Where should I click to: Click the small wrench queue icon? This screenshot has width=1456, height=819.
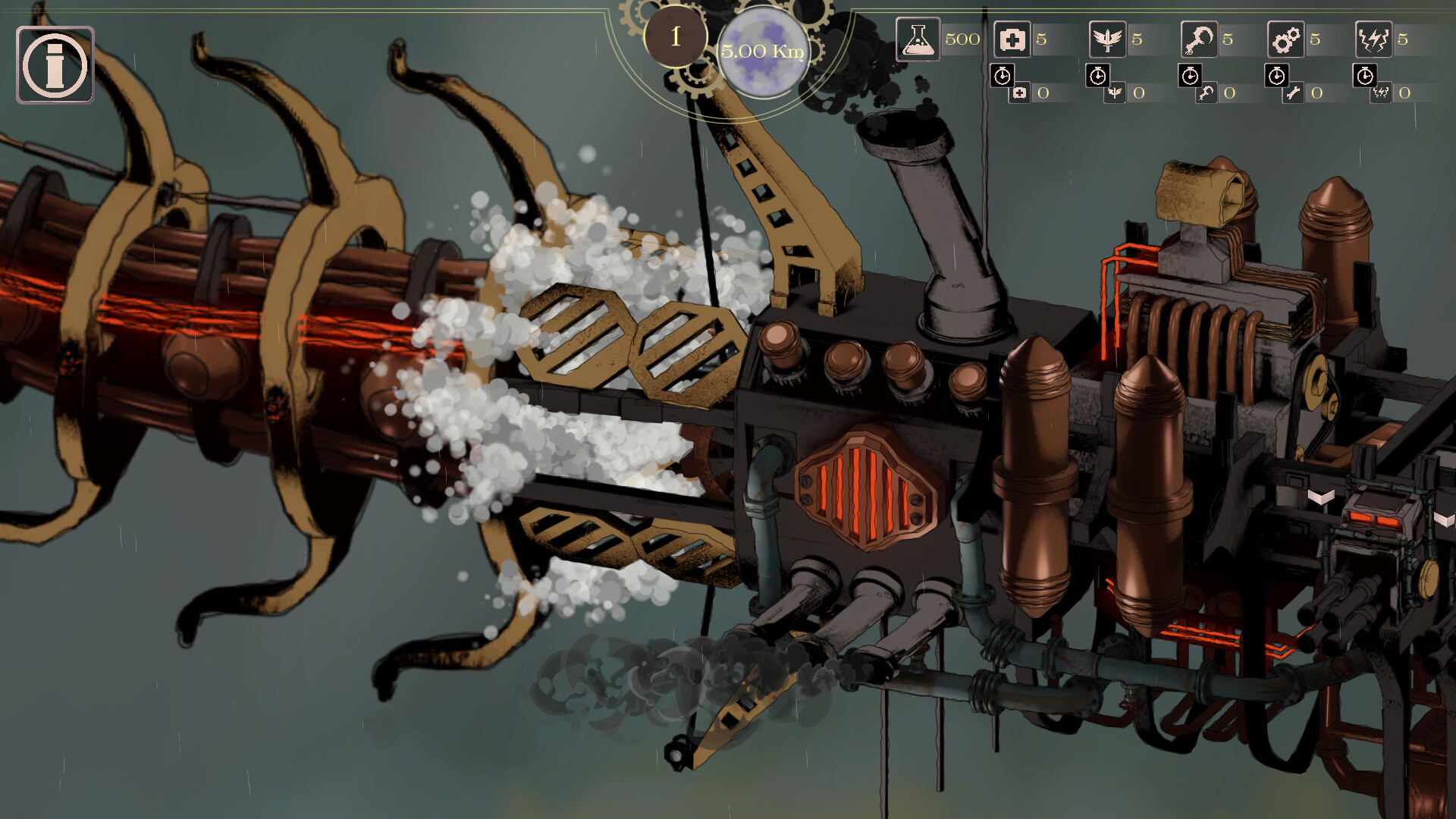(1294, 93)
